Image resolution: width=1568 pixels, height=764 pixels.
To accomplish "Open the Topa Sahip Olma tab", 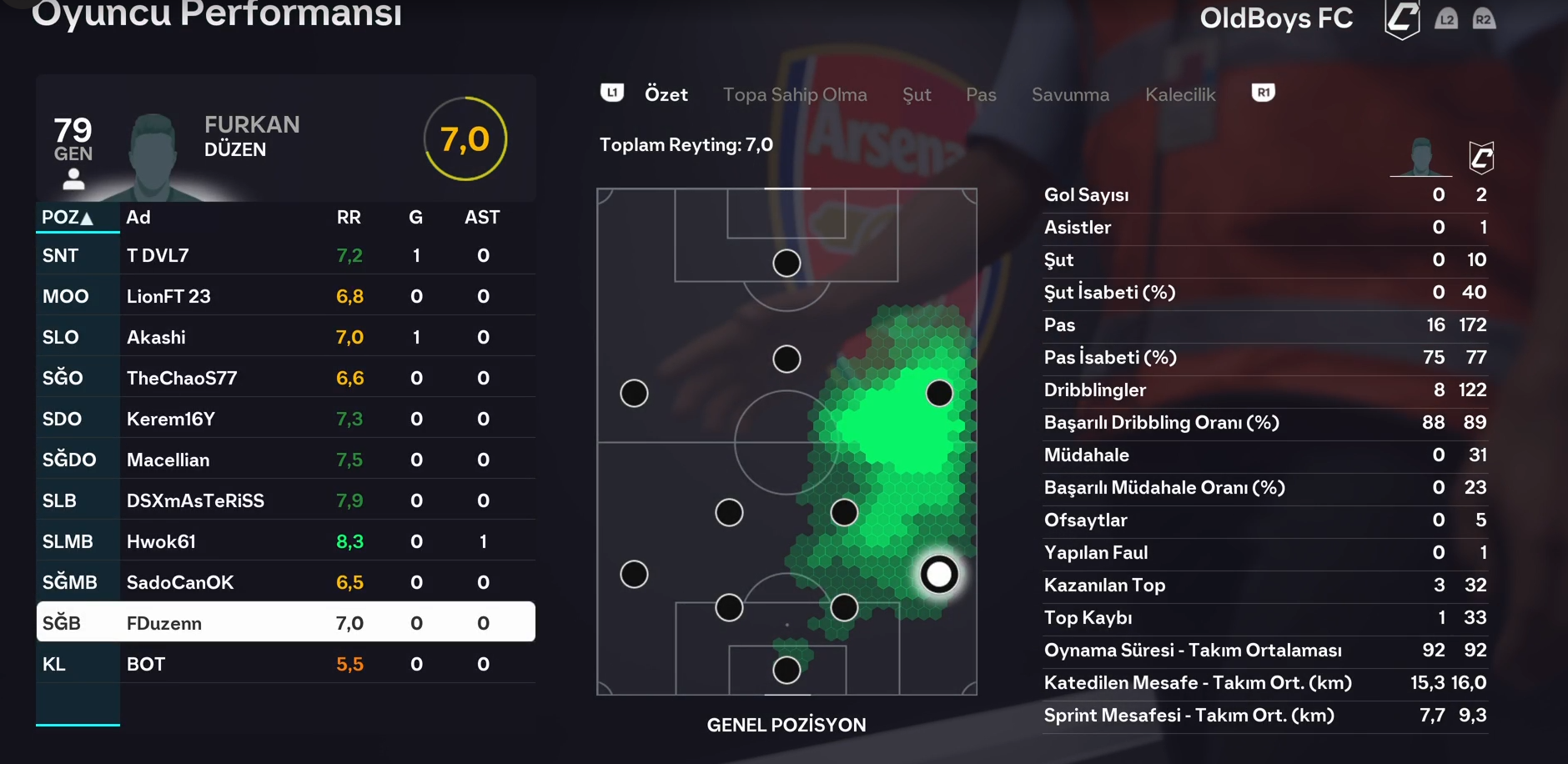I will [794, 95].
